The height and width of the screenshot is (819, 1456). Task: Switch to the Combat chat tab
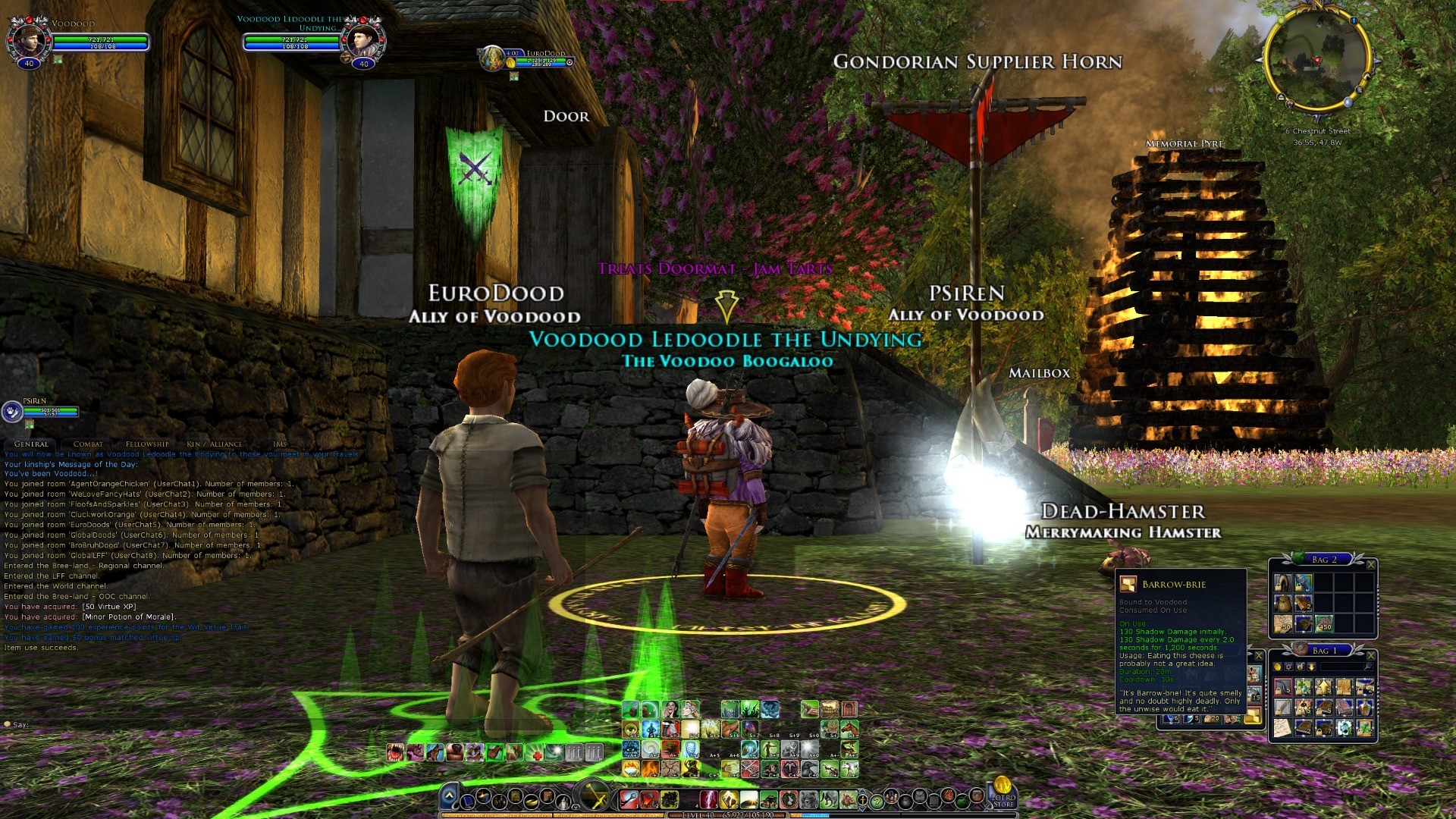click(88, 444)
